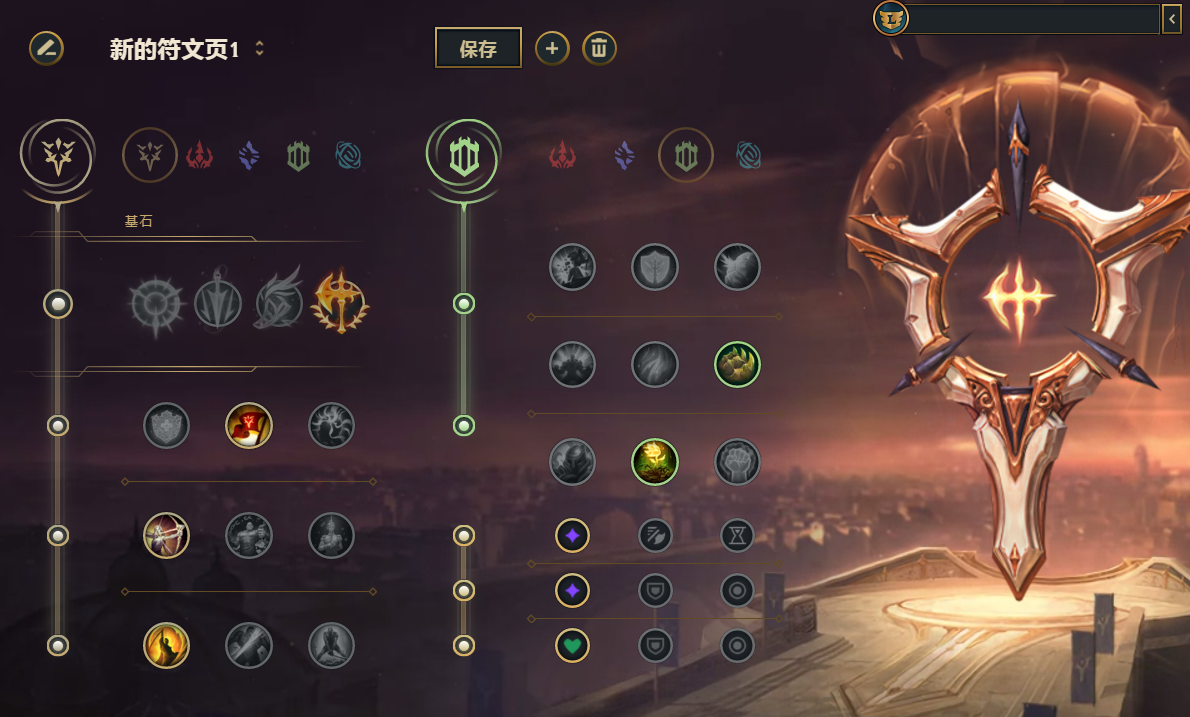Delete this rune page with trash icon
This screenshot has height=717, width=1190.
click(599, 48)
